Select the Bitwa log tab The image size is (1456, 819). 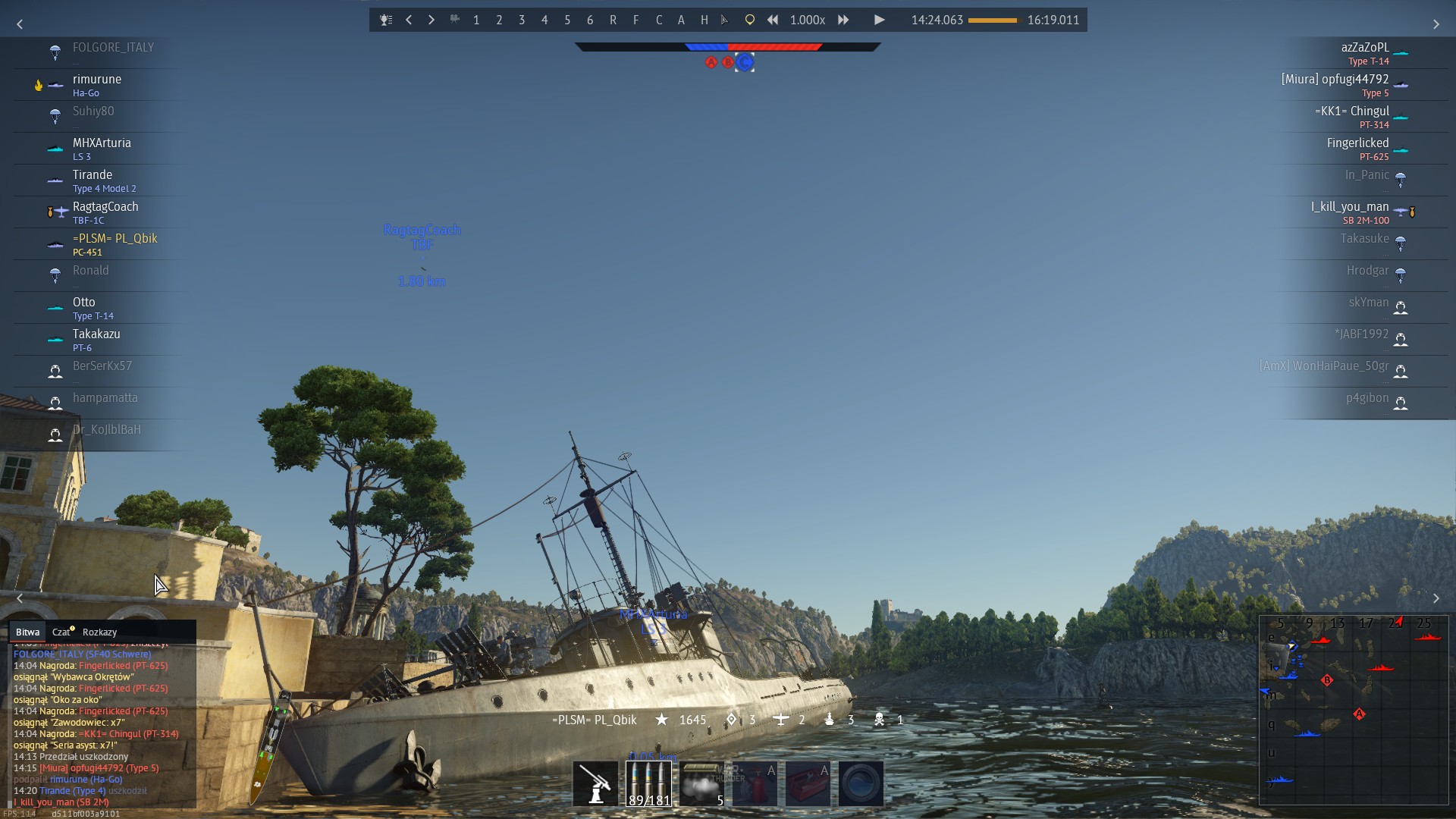tap(27, 632)
